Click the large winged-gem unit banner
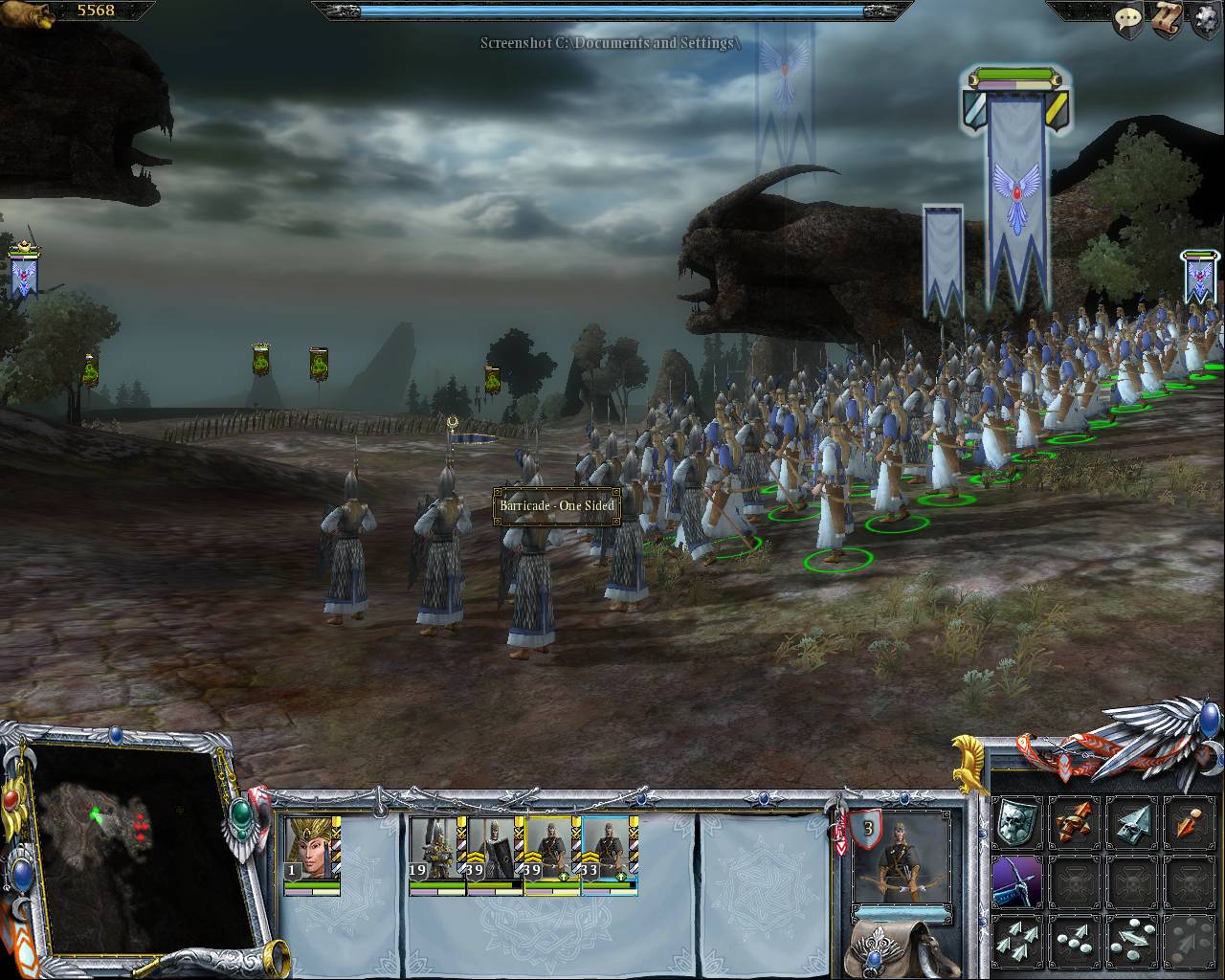The width and height of the screenshot is (1225, 980). click(x=1016, y=191)
